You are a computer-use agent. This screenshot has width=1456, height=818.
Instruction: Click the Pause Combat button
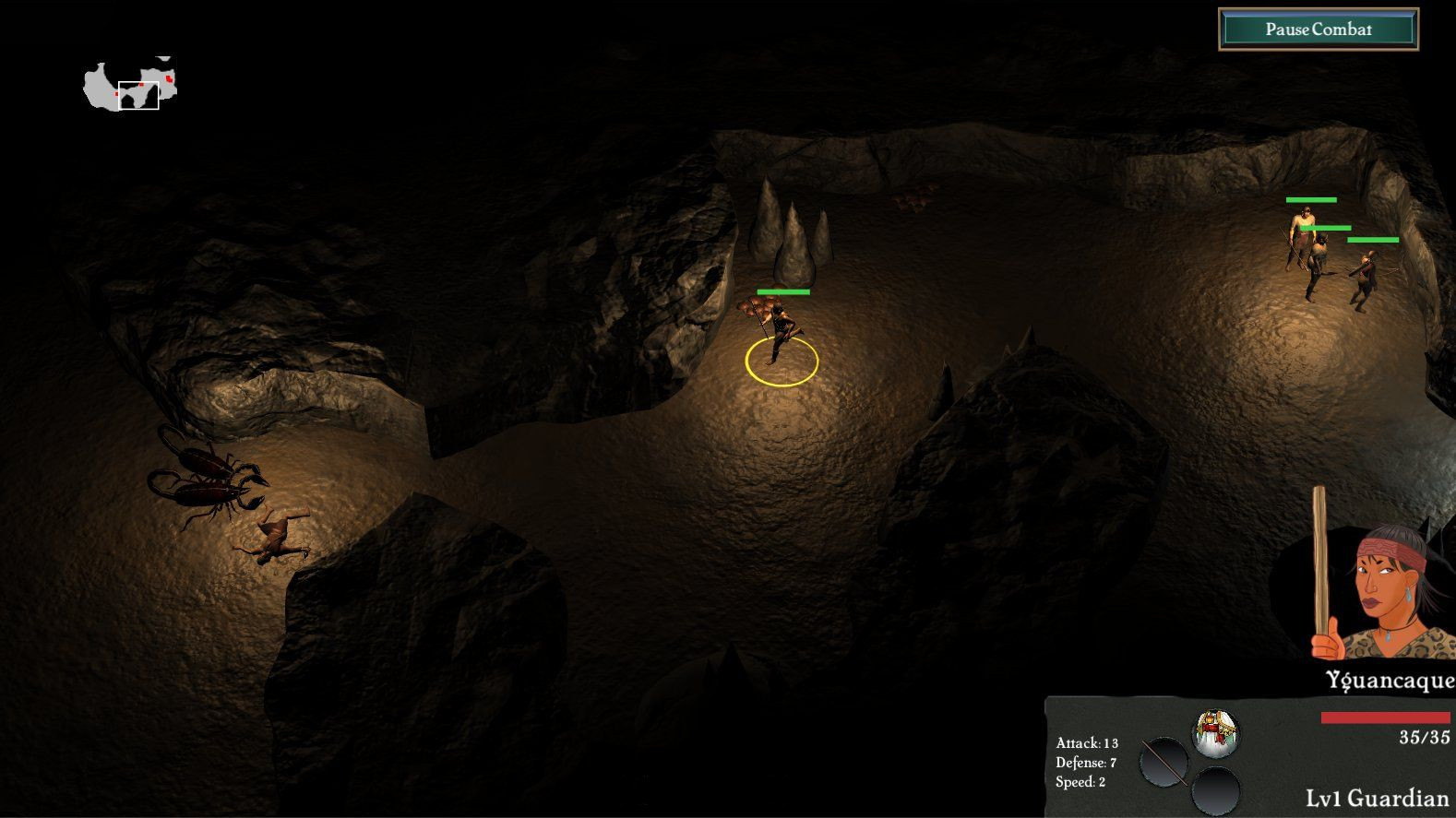[1318, 30]
